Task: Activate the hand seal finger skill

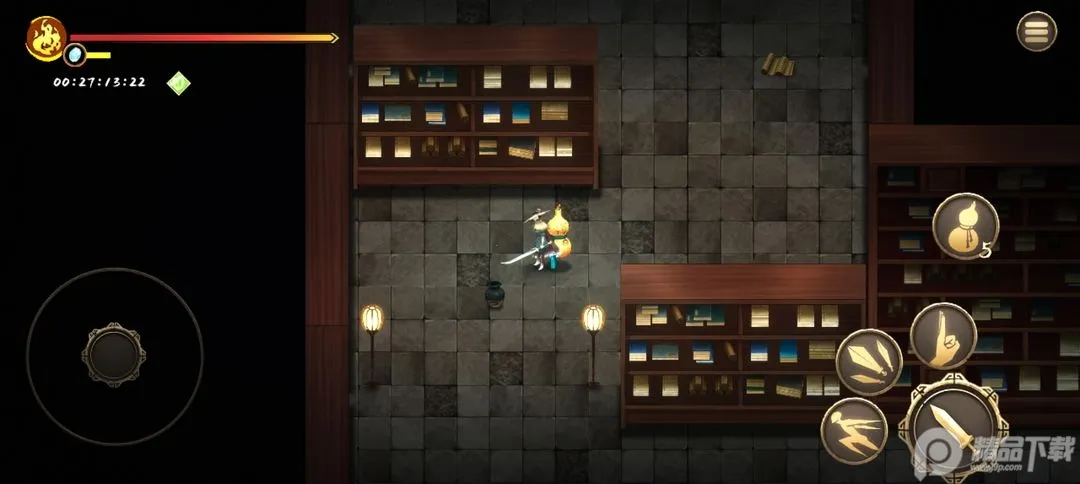Action: (943, 336)
